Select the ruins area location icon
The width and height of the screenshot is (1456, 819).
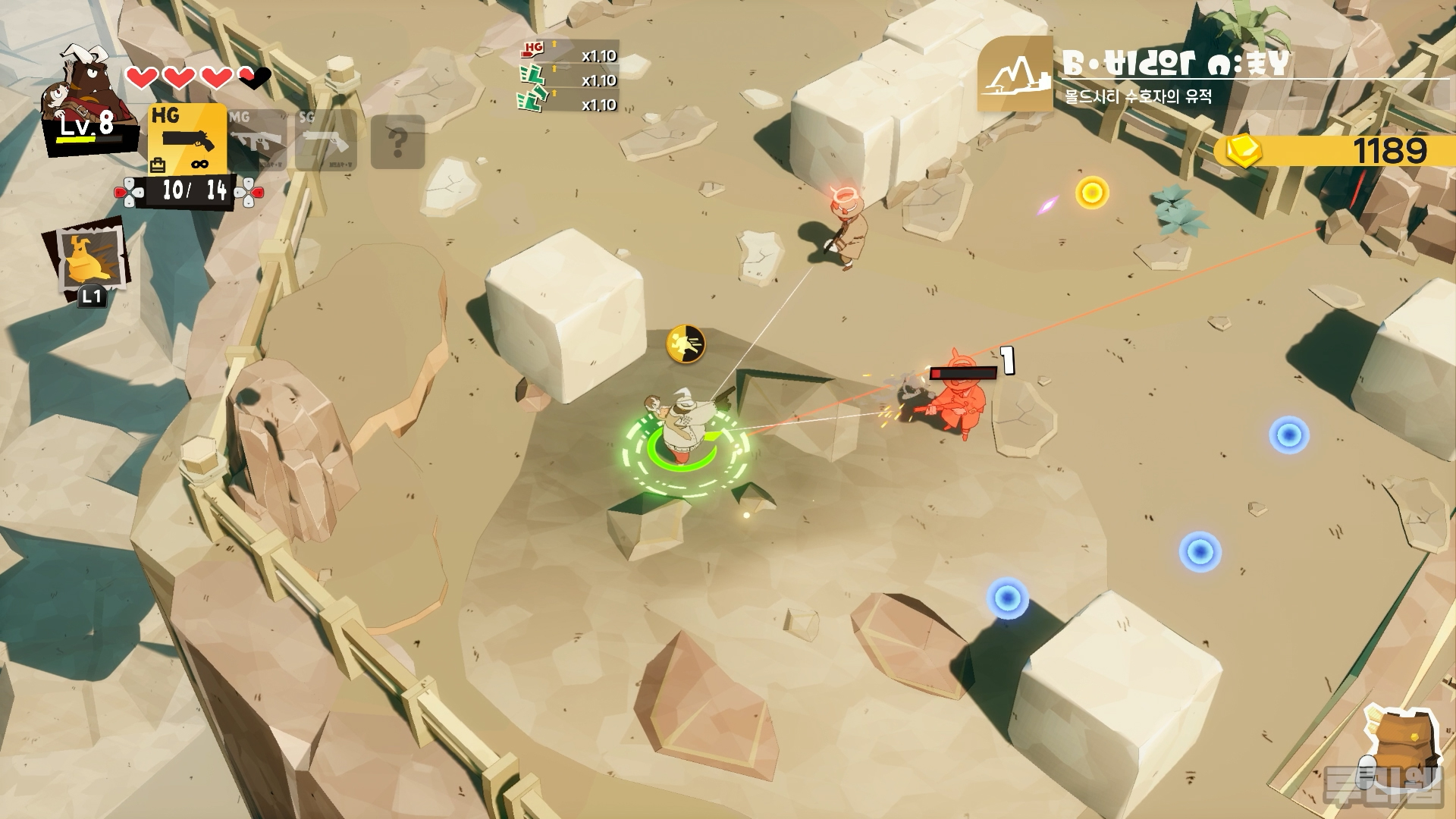point(1015,74)
